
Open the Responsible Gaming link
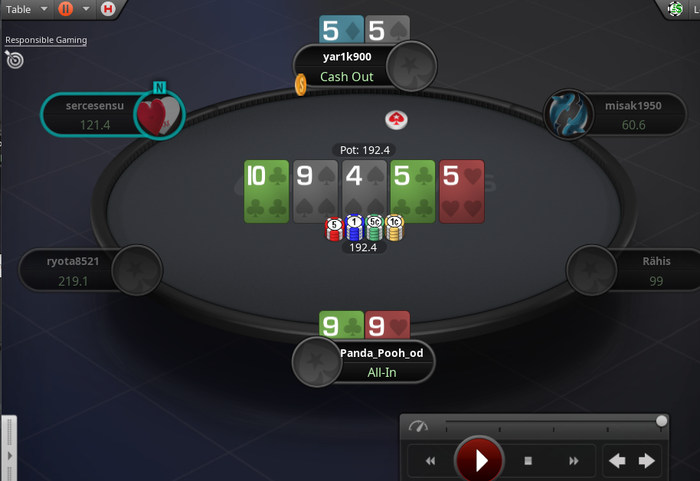point(46,40)
